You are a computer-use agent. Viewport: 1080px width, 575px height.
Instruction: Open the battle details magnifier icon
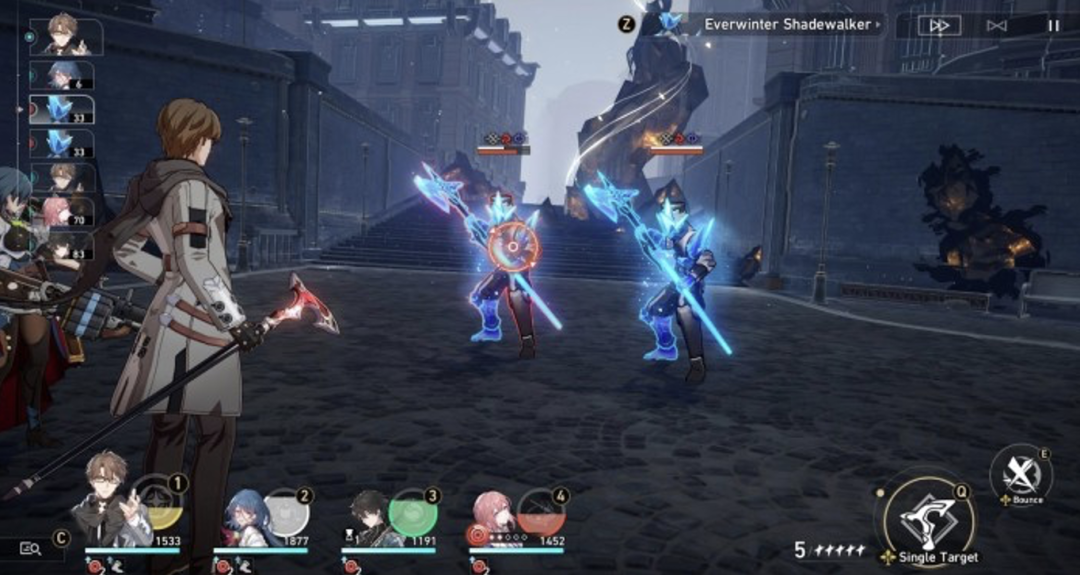pyautogui.click(x=30, y=547)
